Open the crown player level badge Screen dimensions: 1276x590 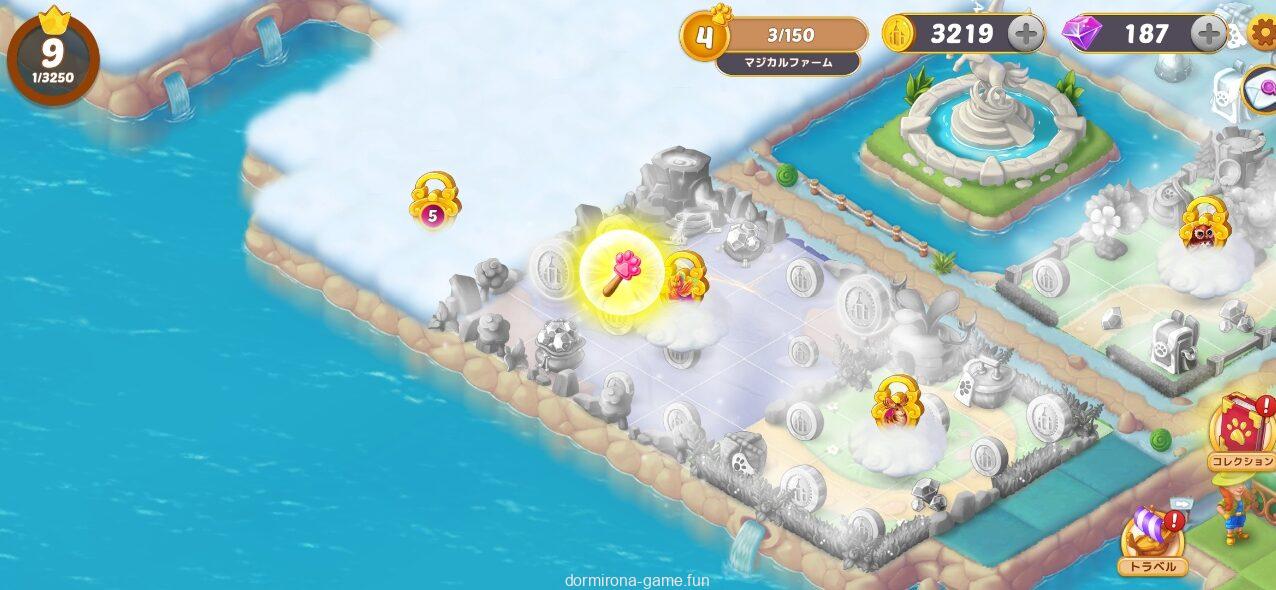coord(53,56)
